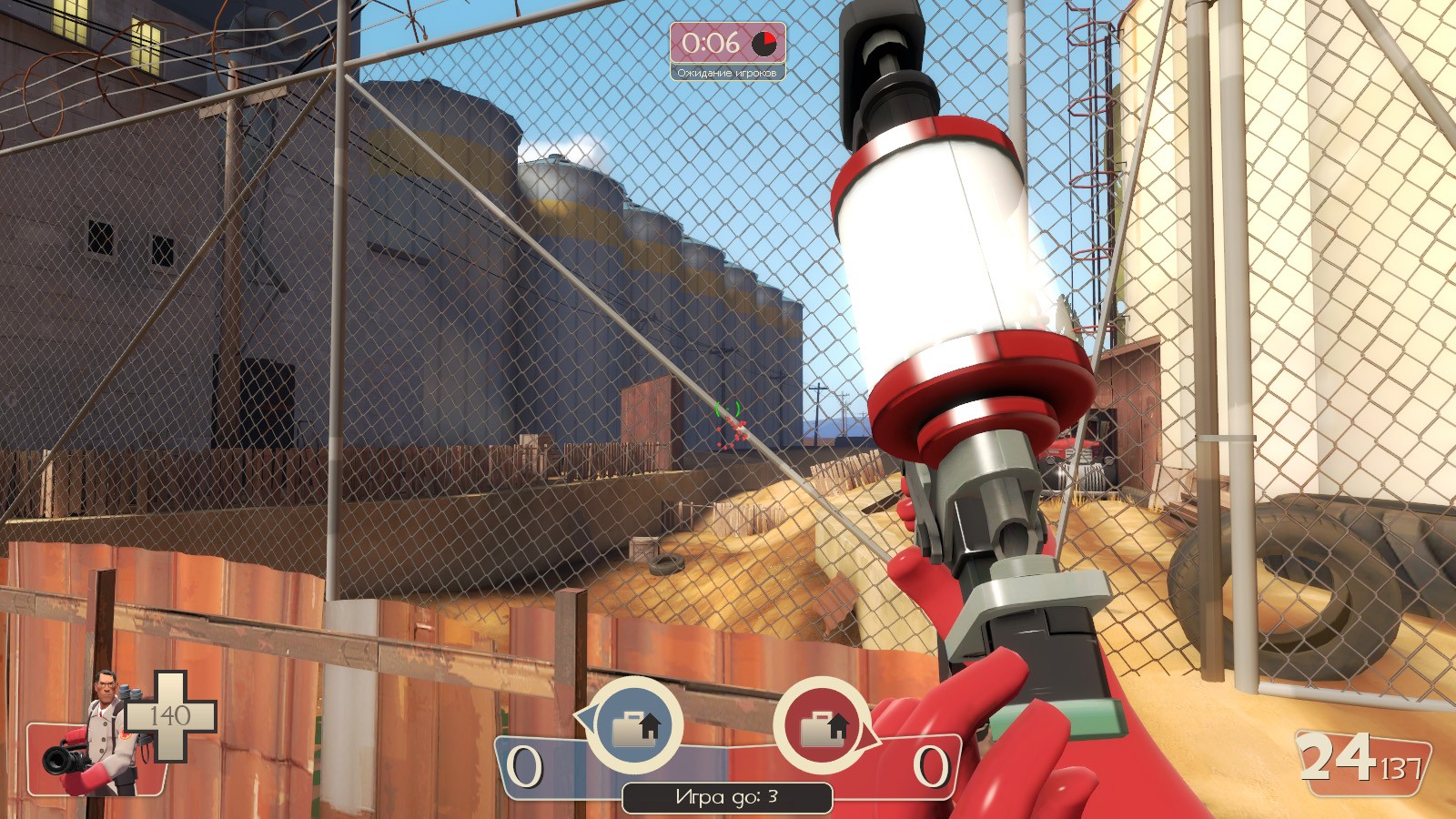Expand the BLU score panel
The width and height of the screenshot is (1456, 819).
point(555,767)
